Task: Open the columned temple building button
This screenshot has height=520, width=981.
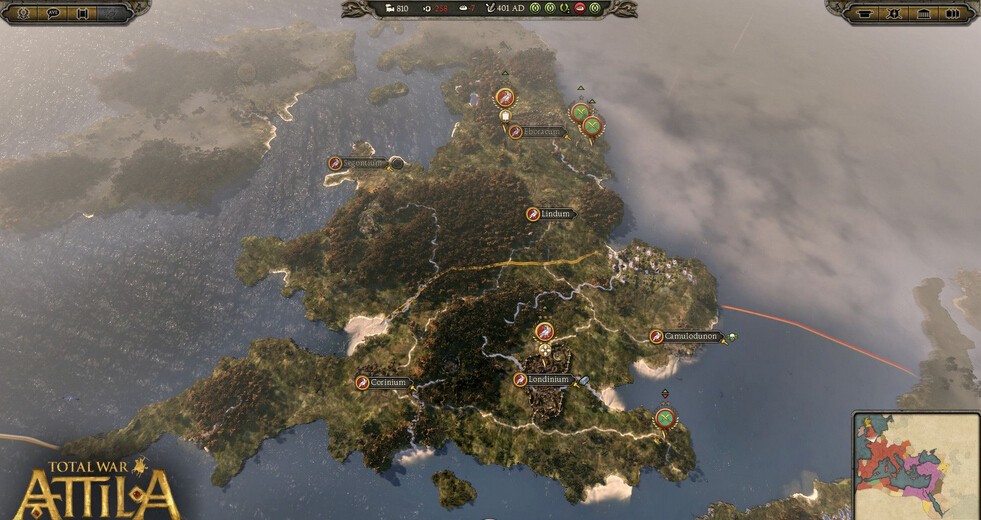Action: [924, 13]
